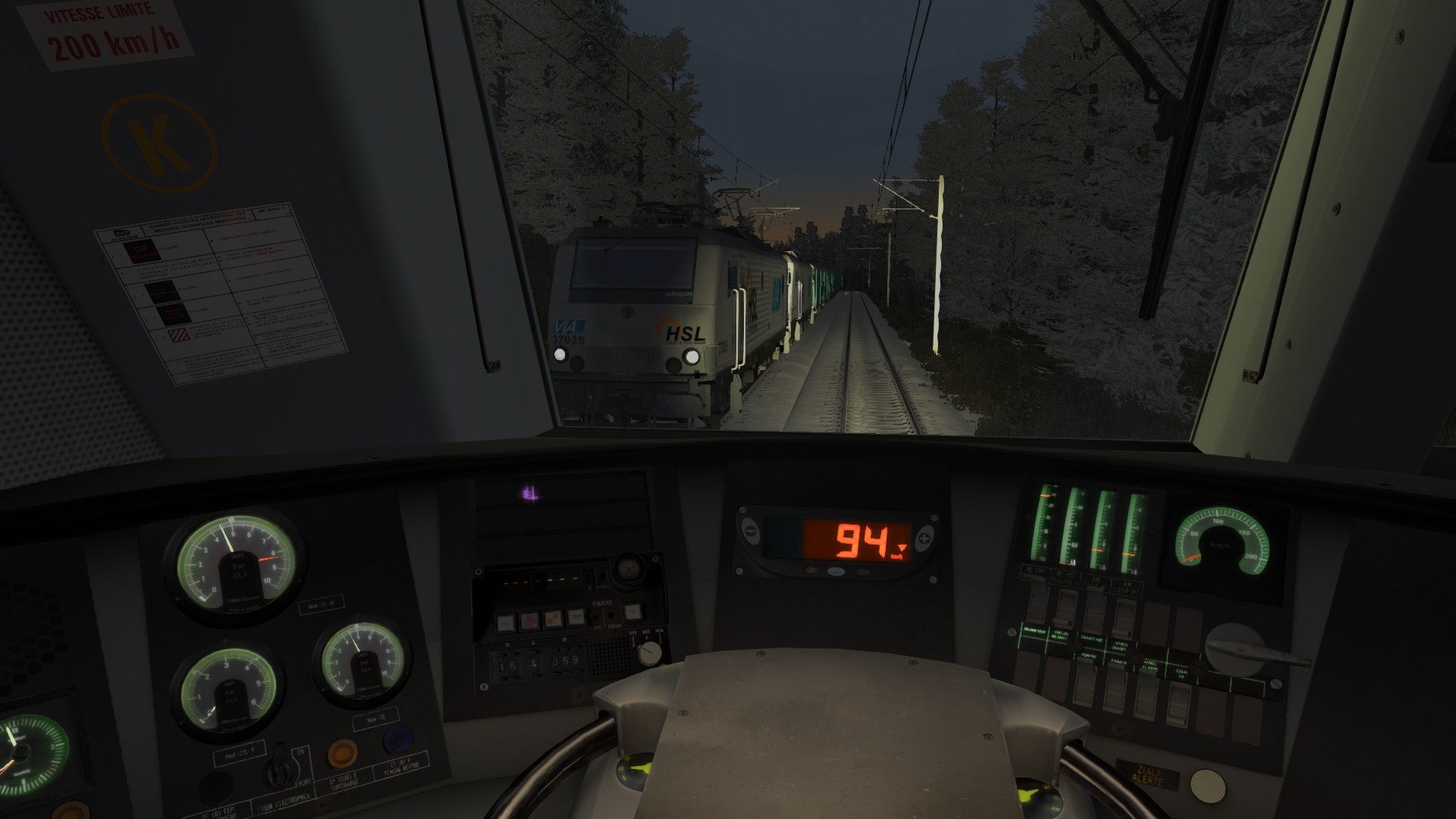Decrease the set speed with the minus button

(x=749, y=531)
